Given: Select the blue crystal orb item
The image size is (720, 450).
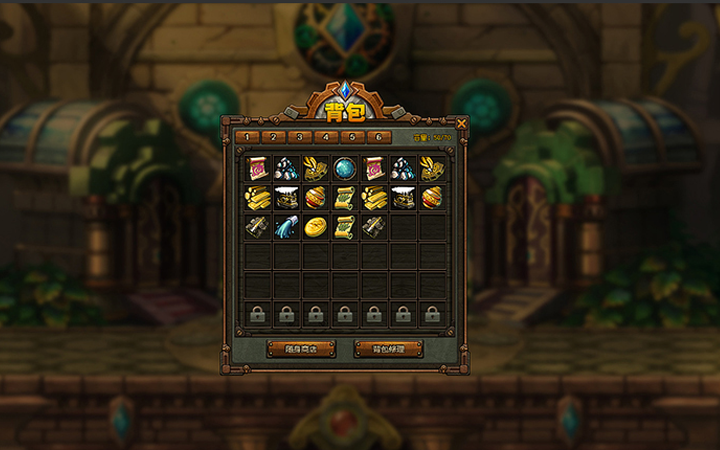Looking at the screenshot, I should pos(345,168).
